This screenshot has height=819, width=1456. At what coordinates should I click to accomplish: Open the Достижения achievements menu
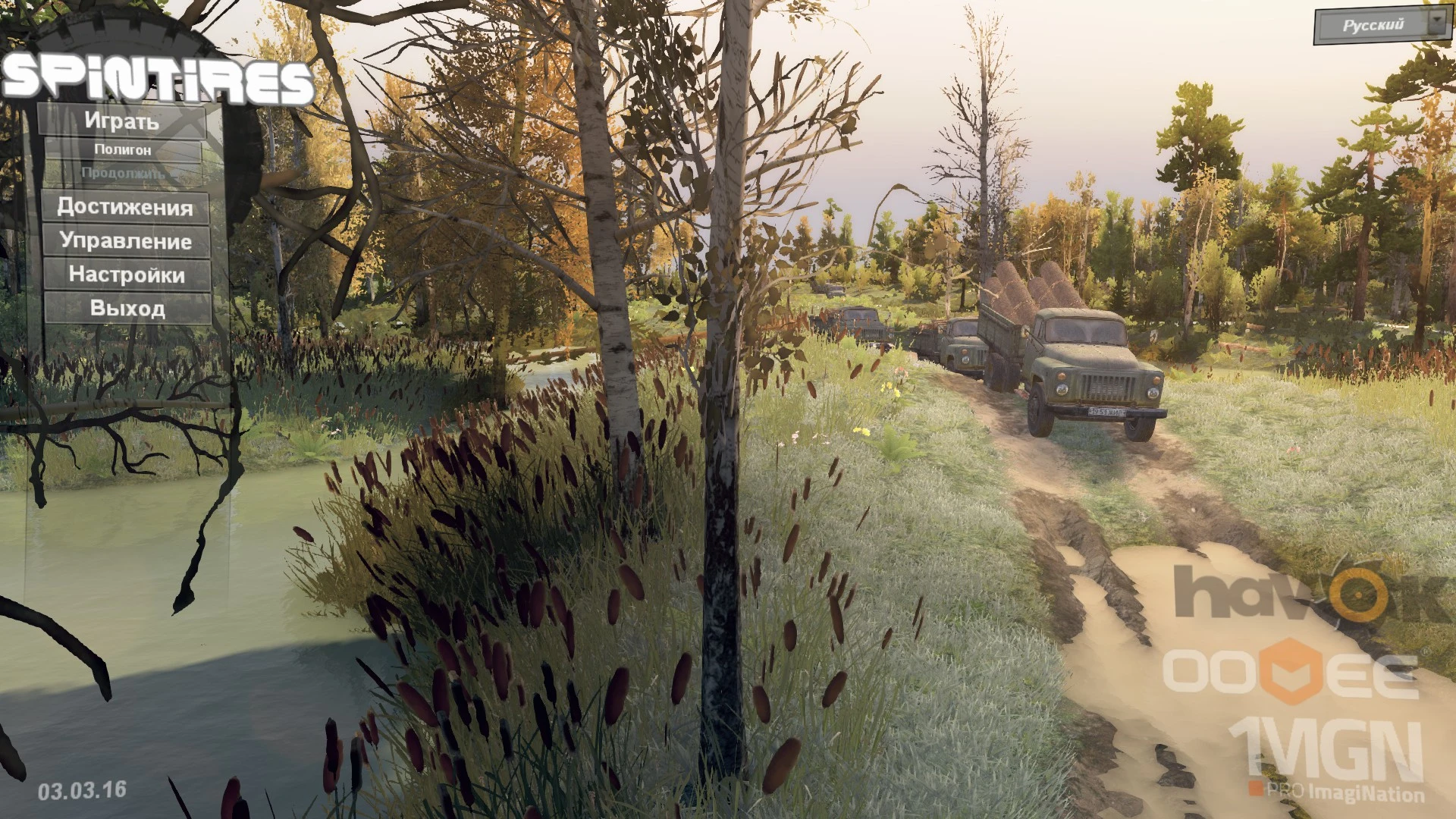click(126, 207)
